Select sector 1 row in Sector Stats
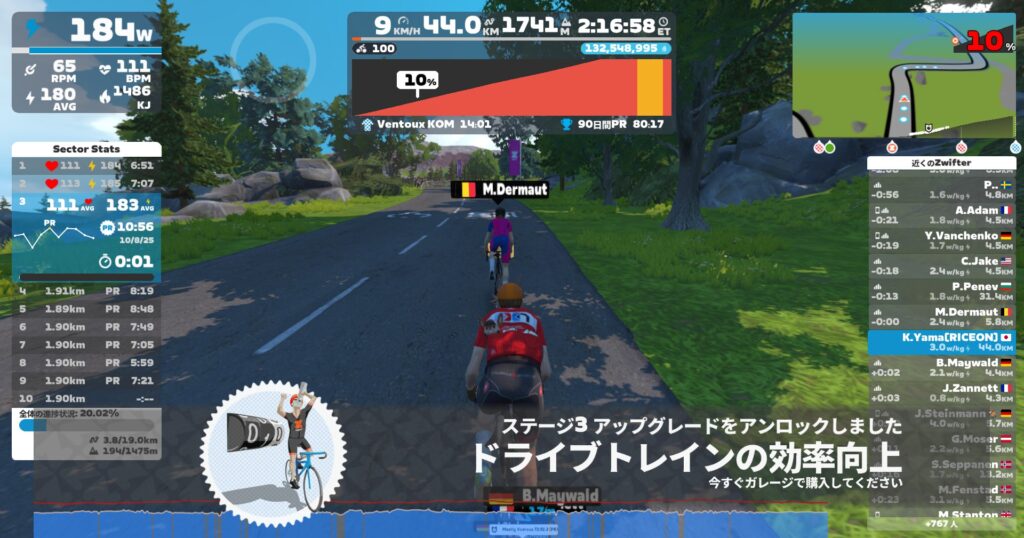 pyautogui.click(x=86, y=166)
